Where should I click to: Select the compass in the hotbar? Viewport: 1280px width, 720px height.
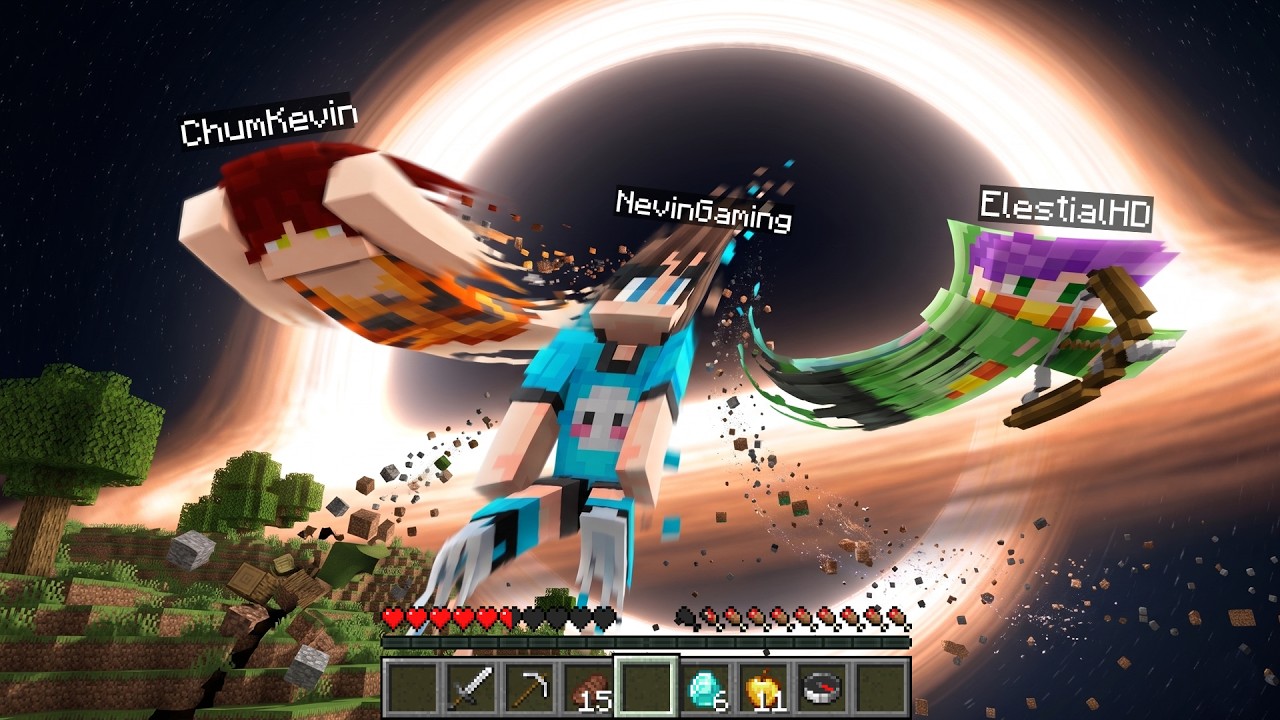click(823, 687)
